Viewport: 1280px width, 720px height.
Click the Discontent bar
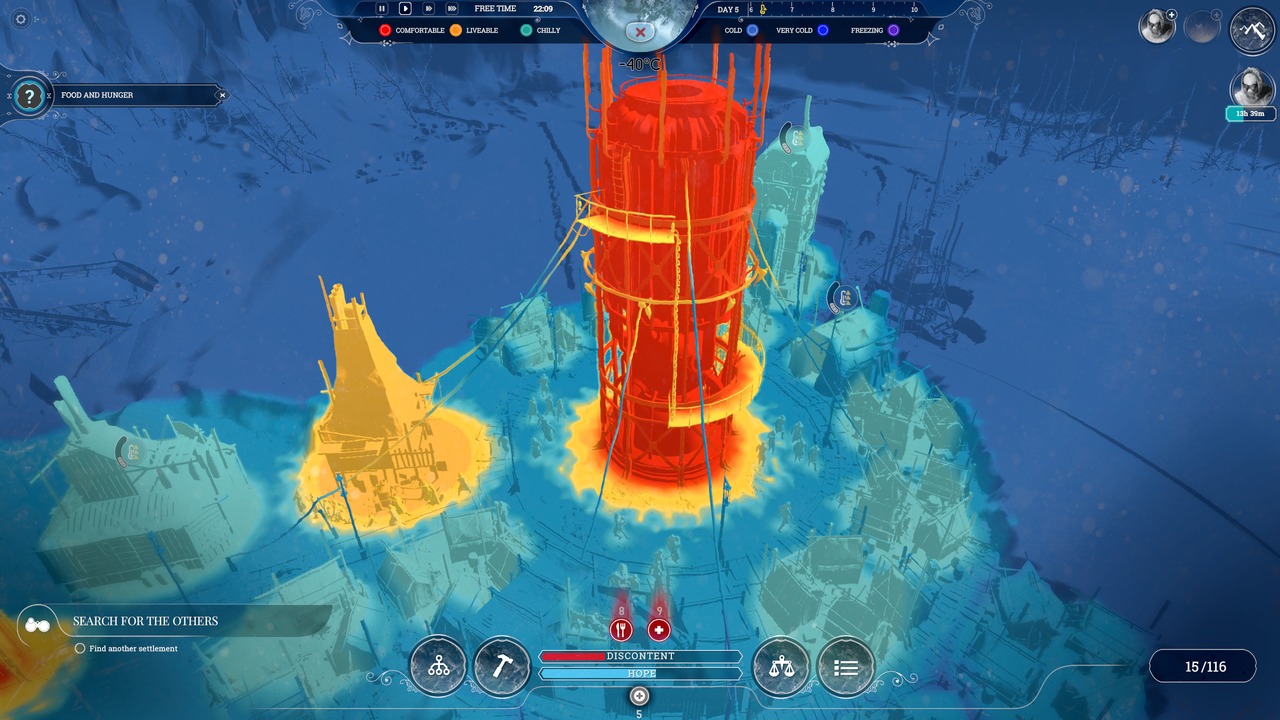[640, 656]
